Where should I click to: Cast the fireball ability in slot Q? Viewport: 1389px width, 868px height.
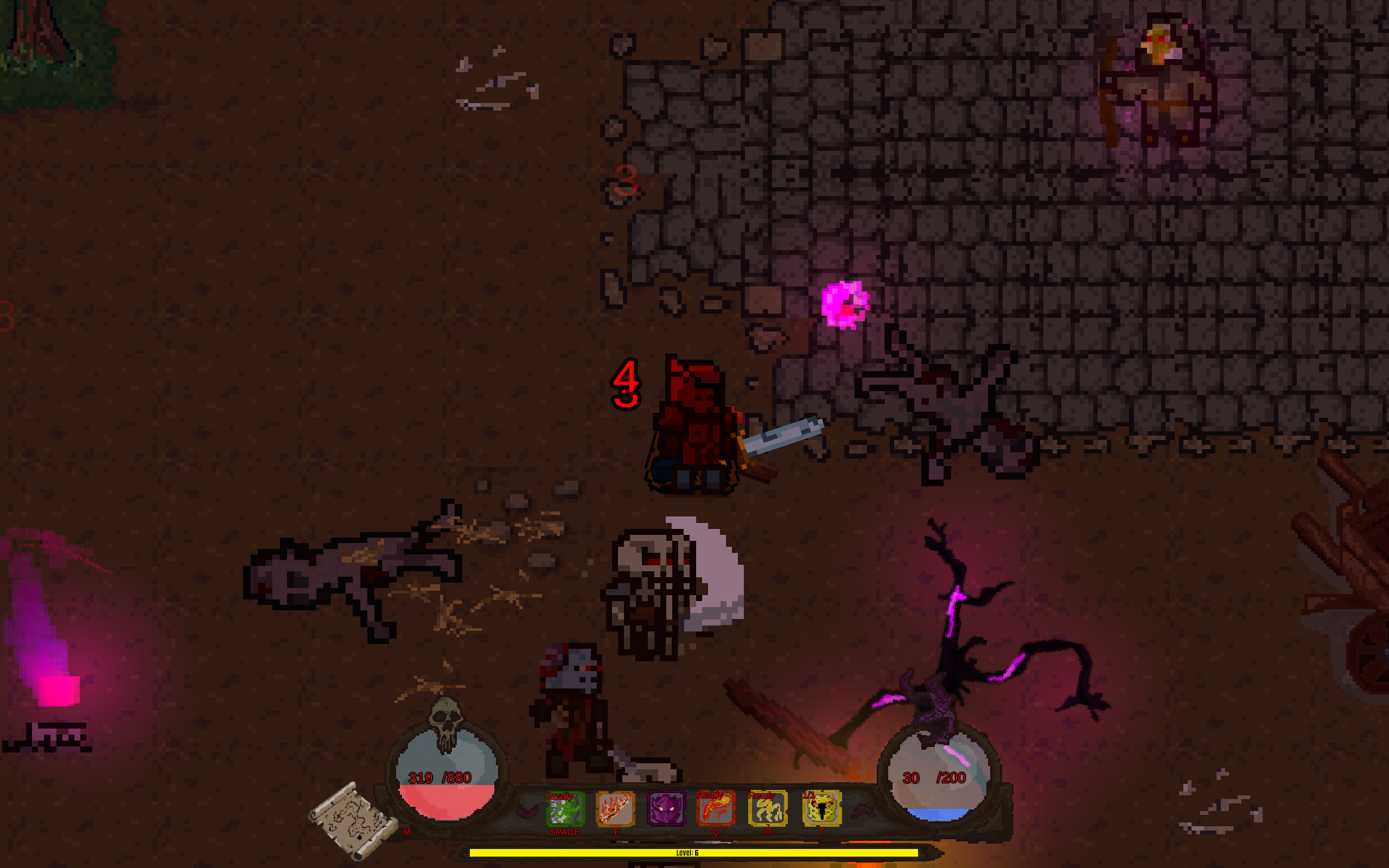click(716, 809)
